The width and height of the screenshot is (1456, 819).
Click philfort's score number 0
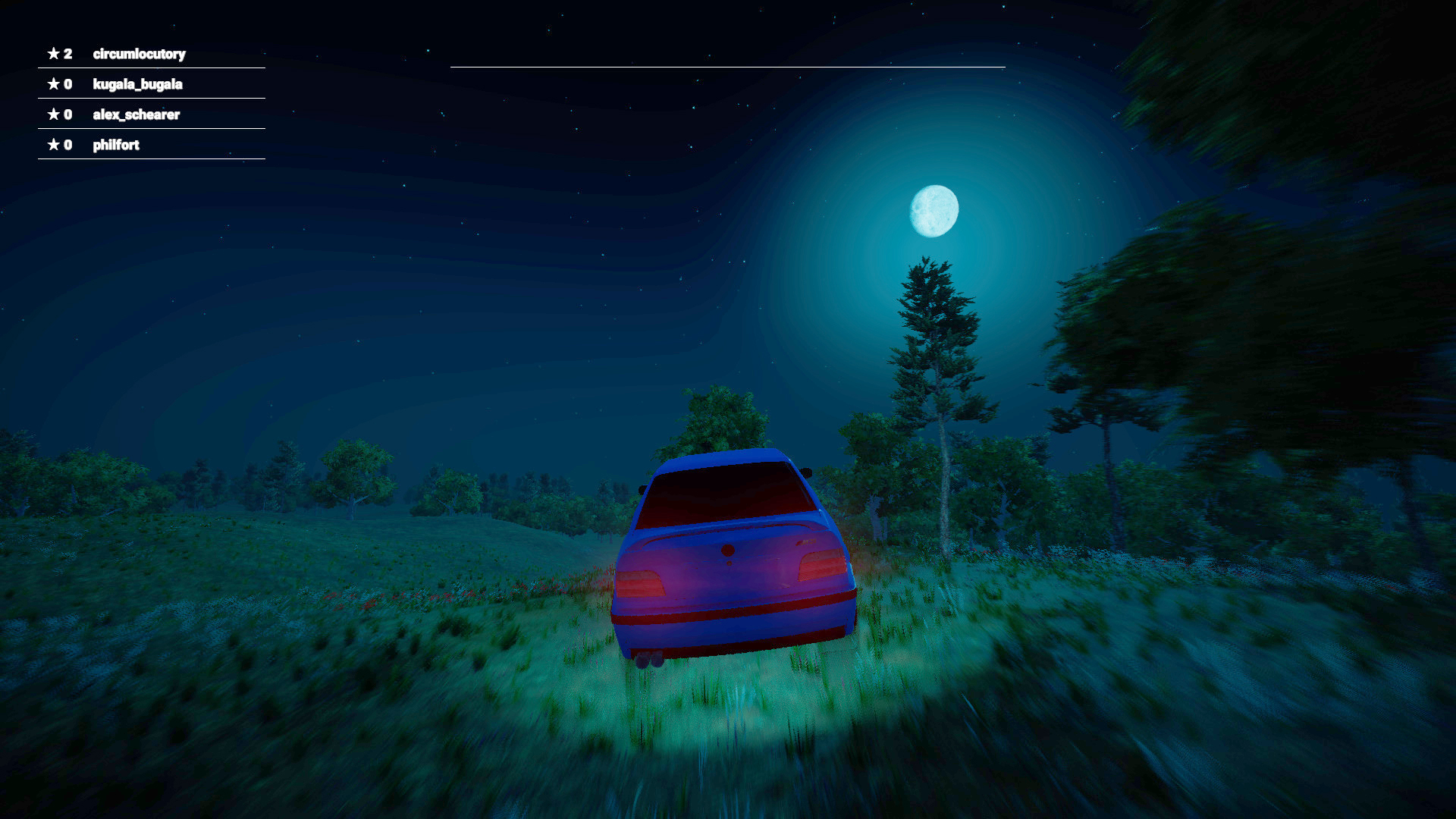click(x=67, y=144)
